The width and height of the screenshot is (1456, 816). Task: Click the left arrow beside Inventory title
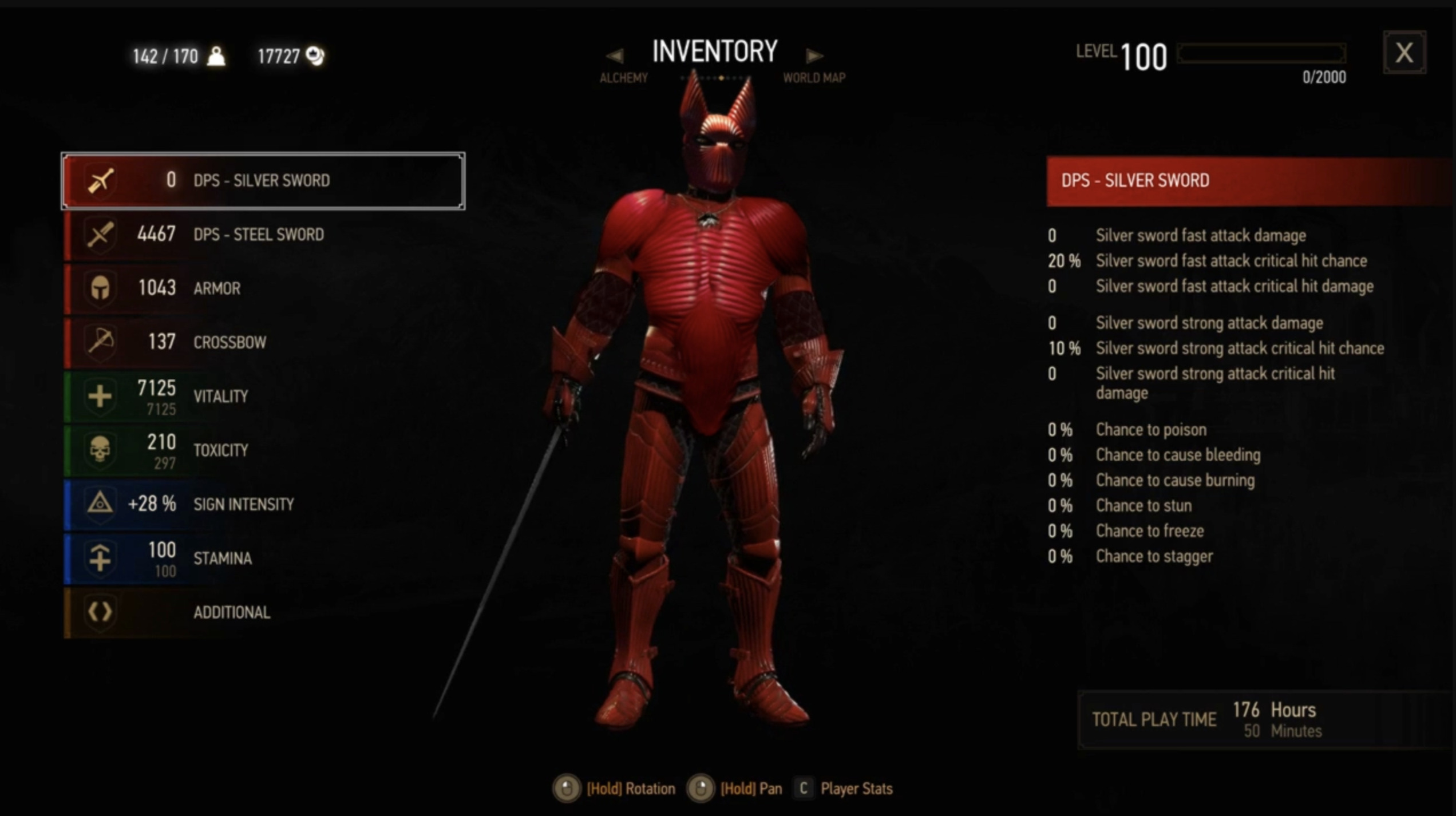(615, 56)
